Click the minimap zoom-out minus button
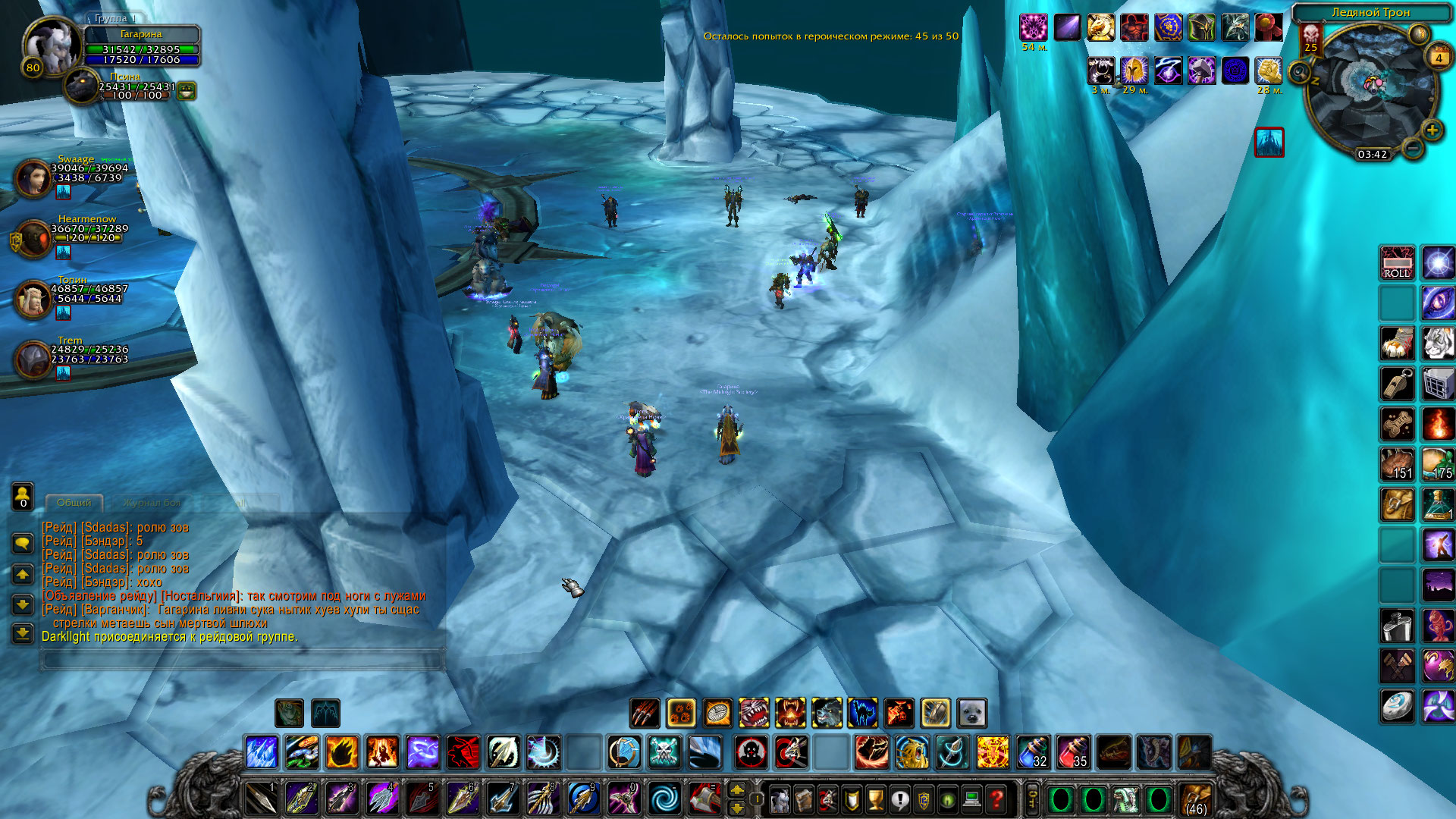Screen dimensions: 1456x819 [1412, 148]
